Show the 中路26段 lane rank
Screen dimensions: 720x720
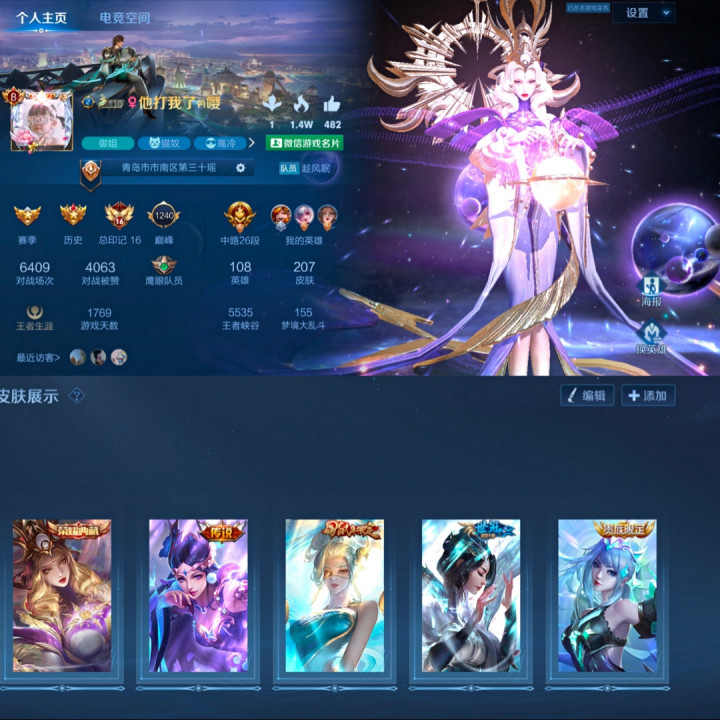point(240,218)
